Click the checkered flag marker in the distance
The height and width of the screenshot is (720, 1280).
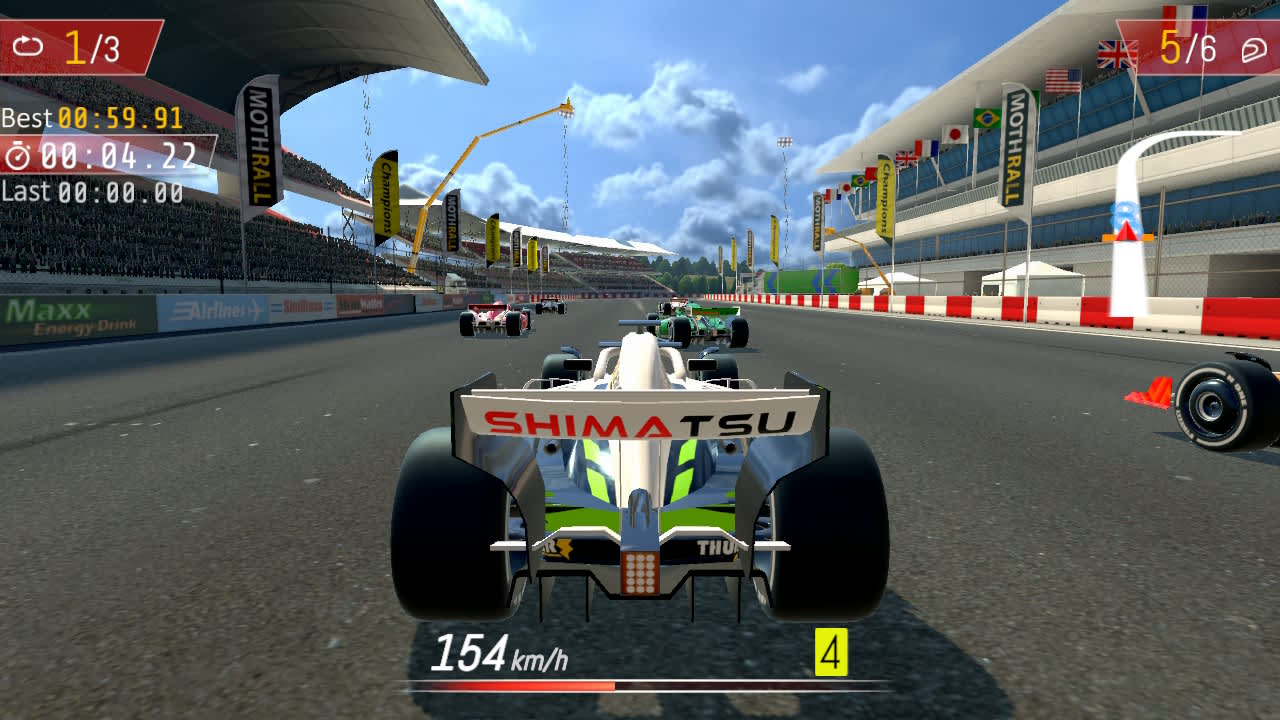[x=785, y=143]
